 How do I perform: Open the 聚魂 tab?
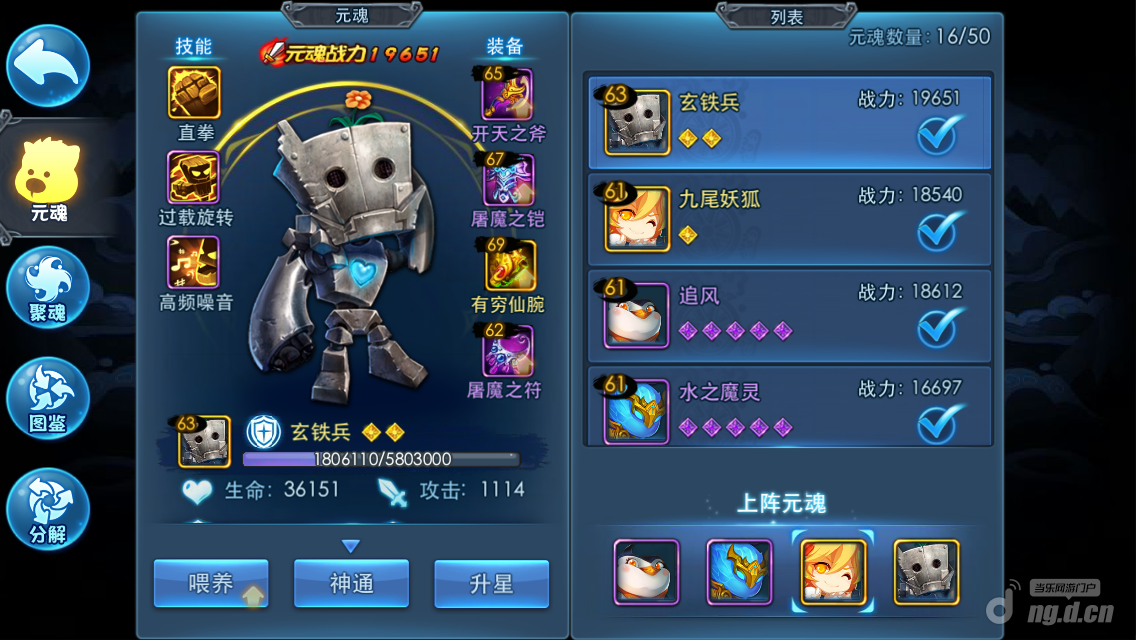point(48,287)
